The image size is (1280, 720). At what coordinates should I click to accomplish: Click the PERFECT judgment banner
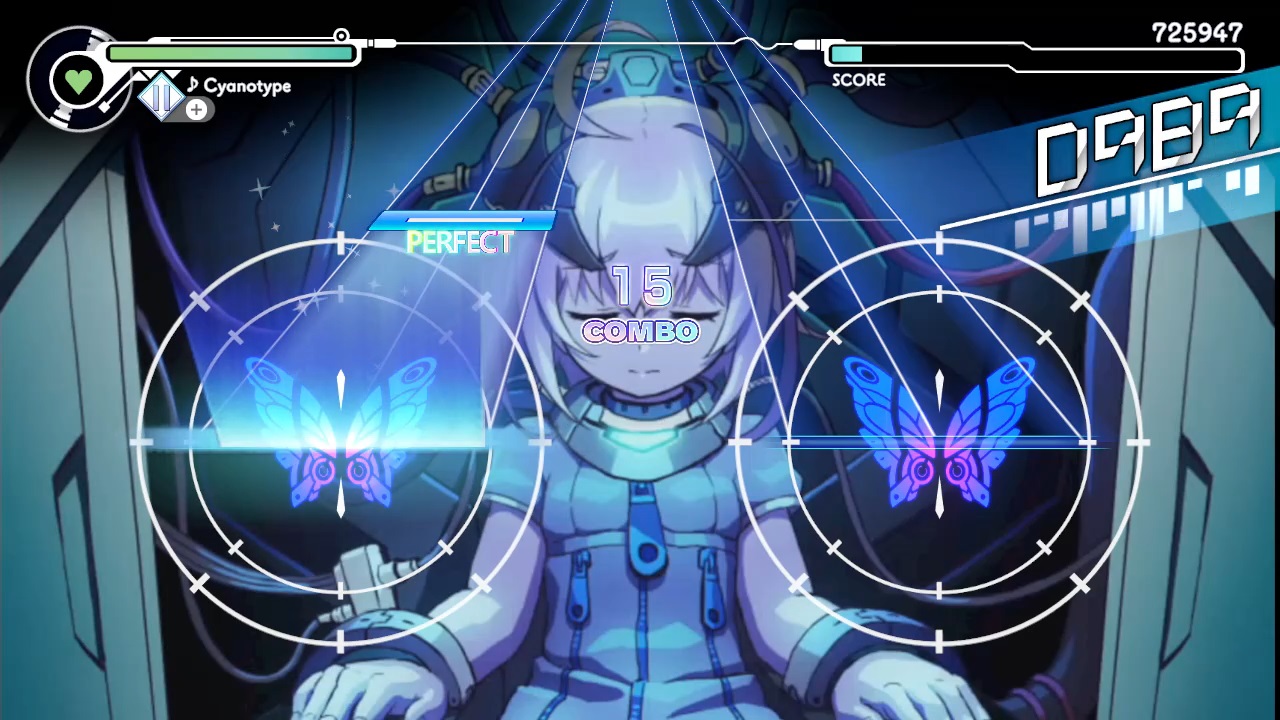(461, 240)
